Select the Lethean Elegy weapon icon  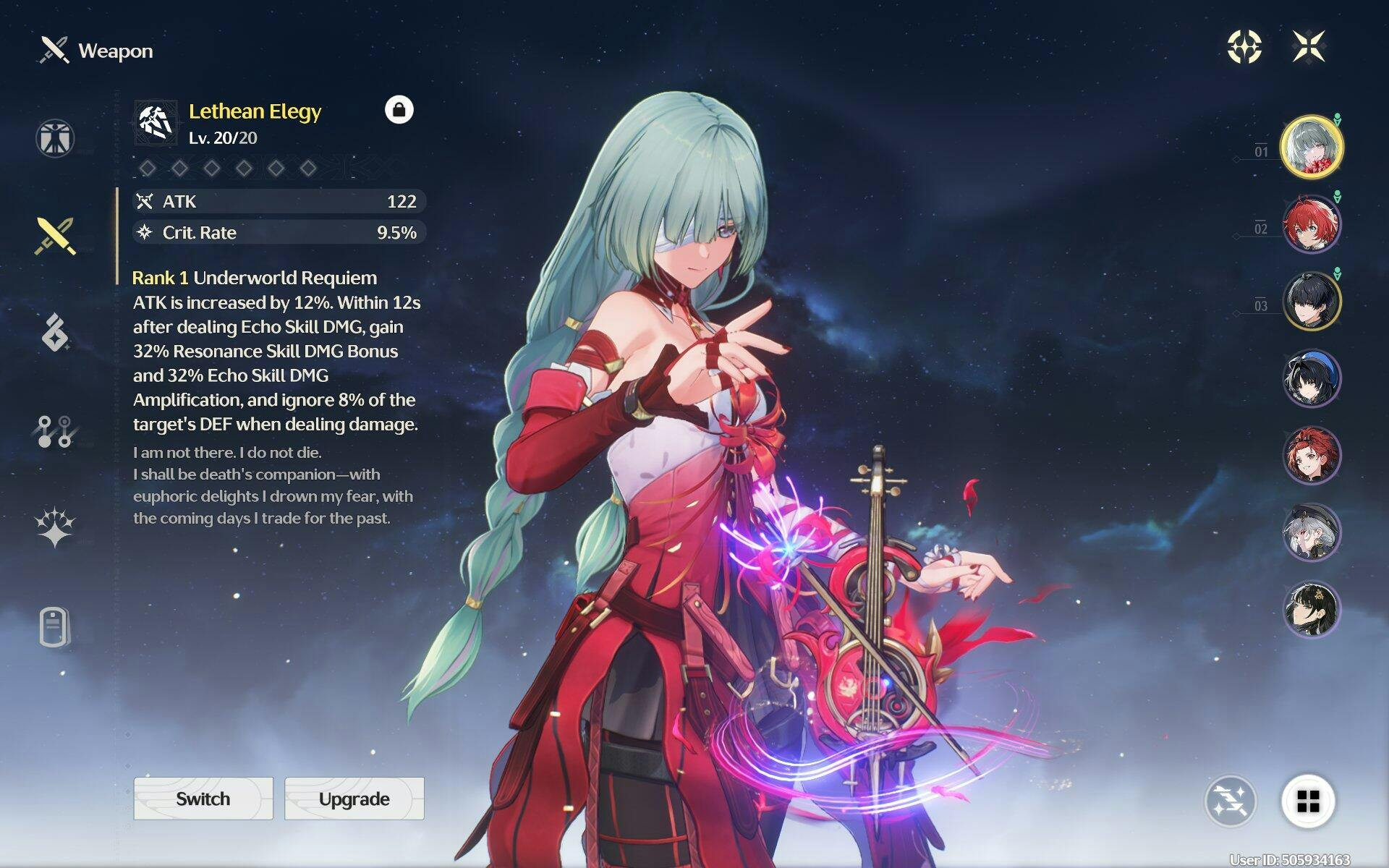pos(156,123)
